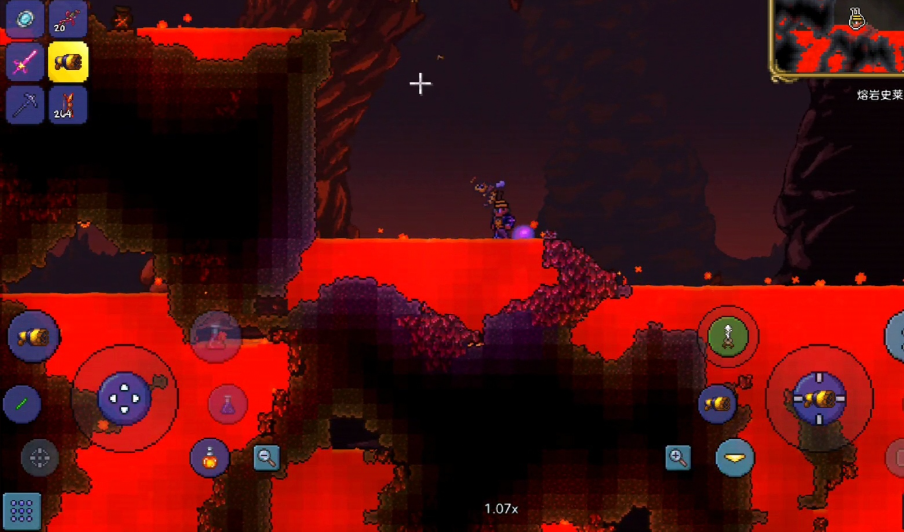This screenshot has width=904, height=532.
Task: Activate the green grappling hook button
Action: [728, 336]
